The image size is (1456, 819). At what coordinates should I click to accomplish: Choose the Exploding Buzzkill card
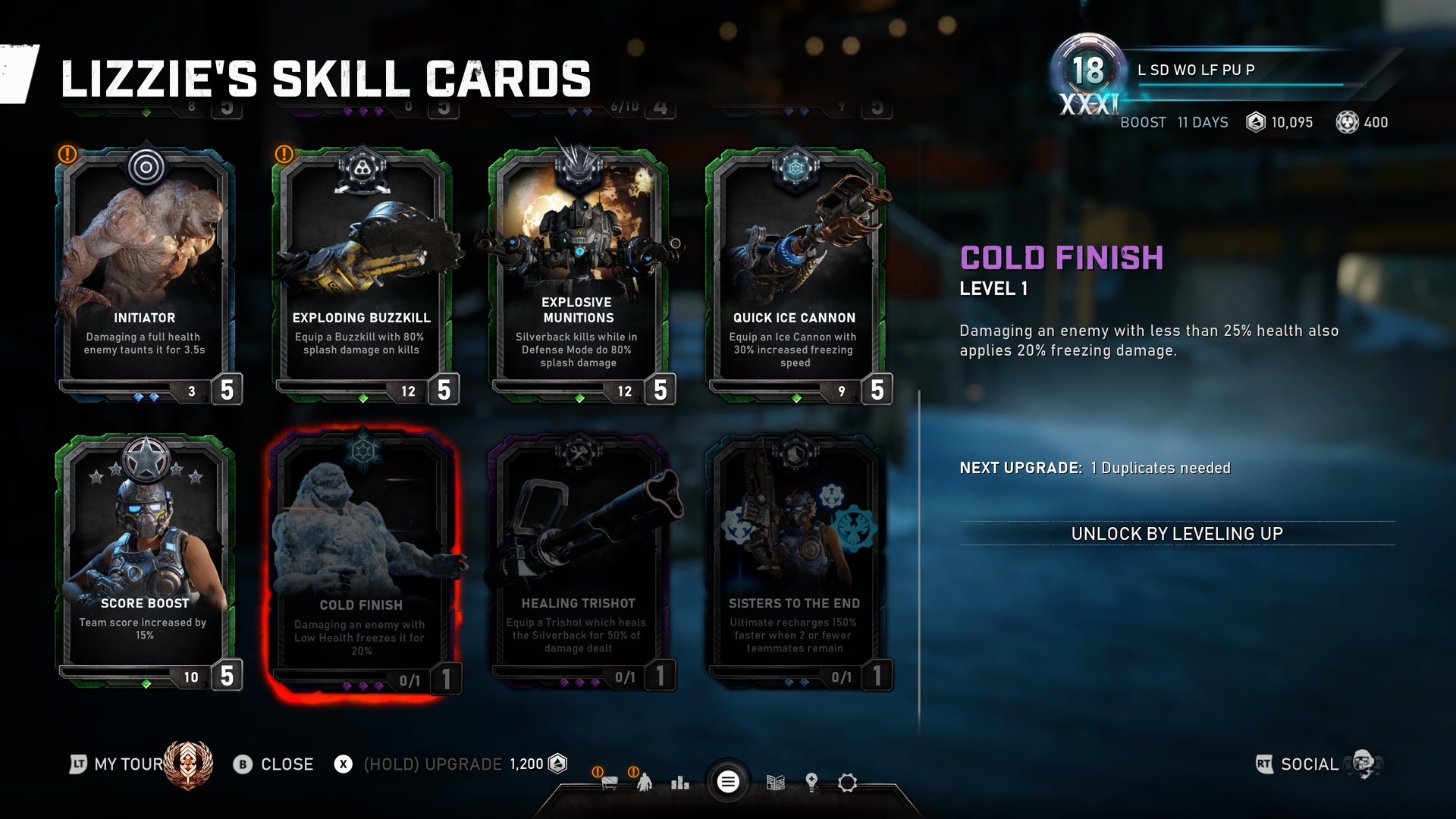pyautogui.click(x=362, y=273)
